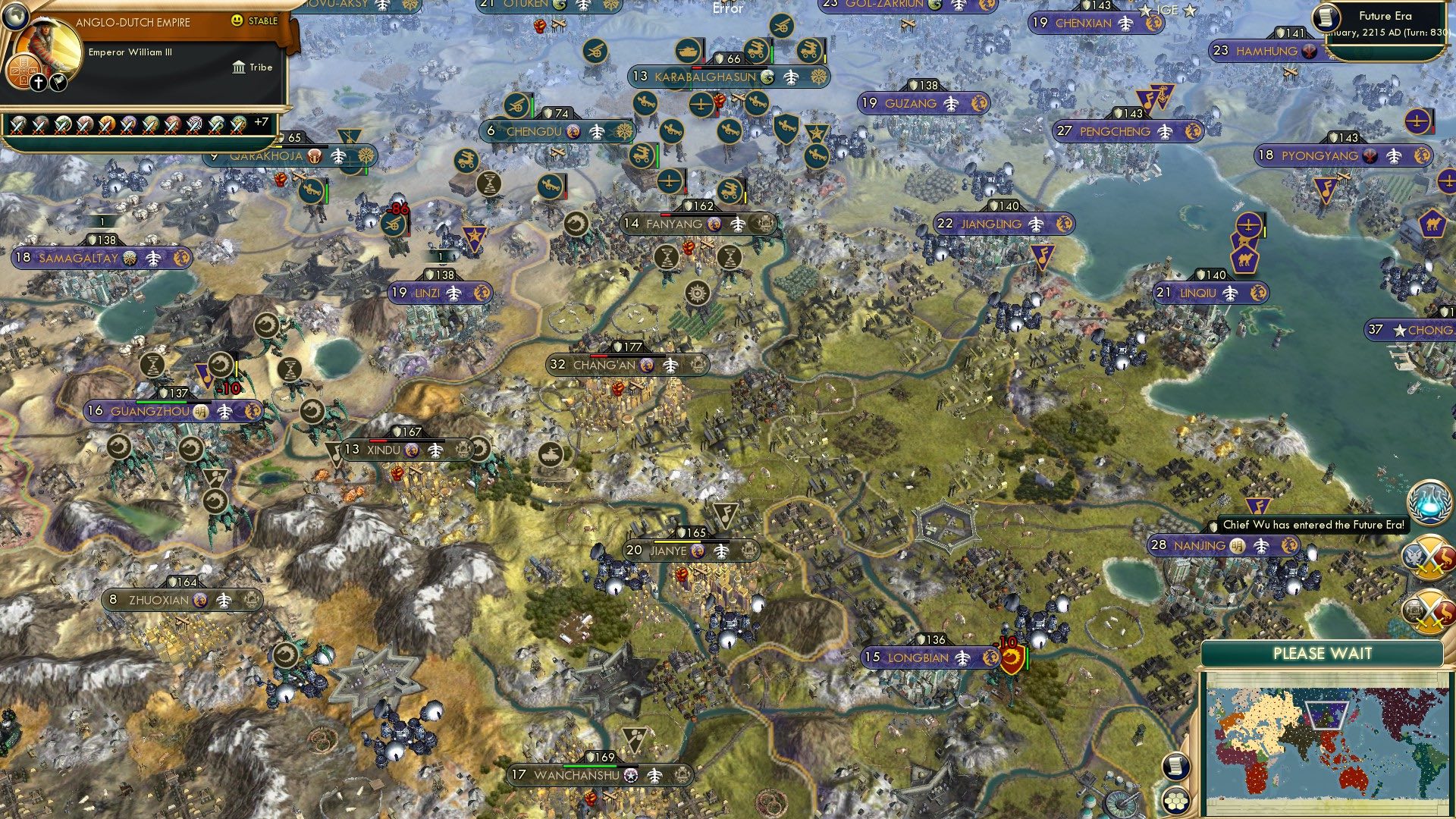Click the PLEASE WAIT panel
Image resolution: width=1456 pixels, height=819 pixels.
click(x=1323, y=653)
